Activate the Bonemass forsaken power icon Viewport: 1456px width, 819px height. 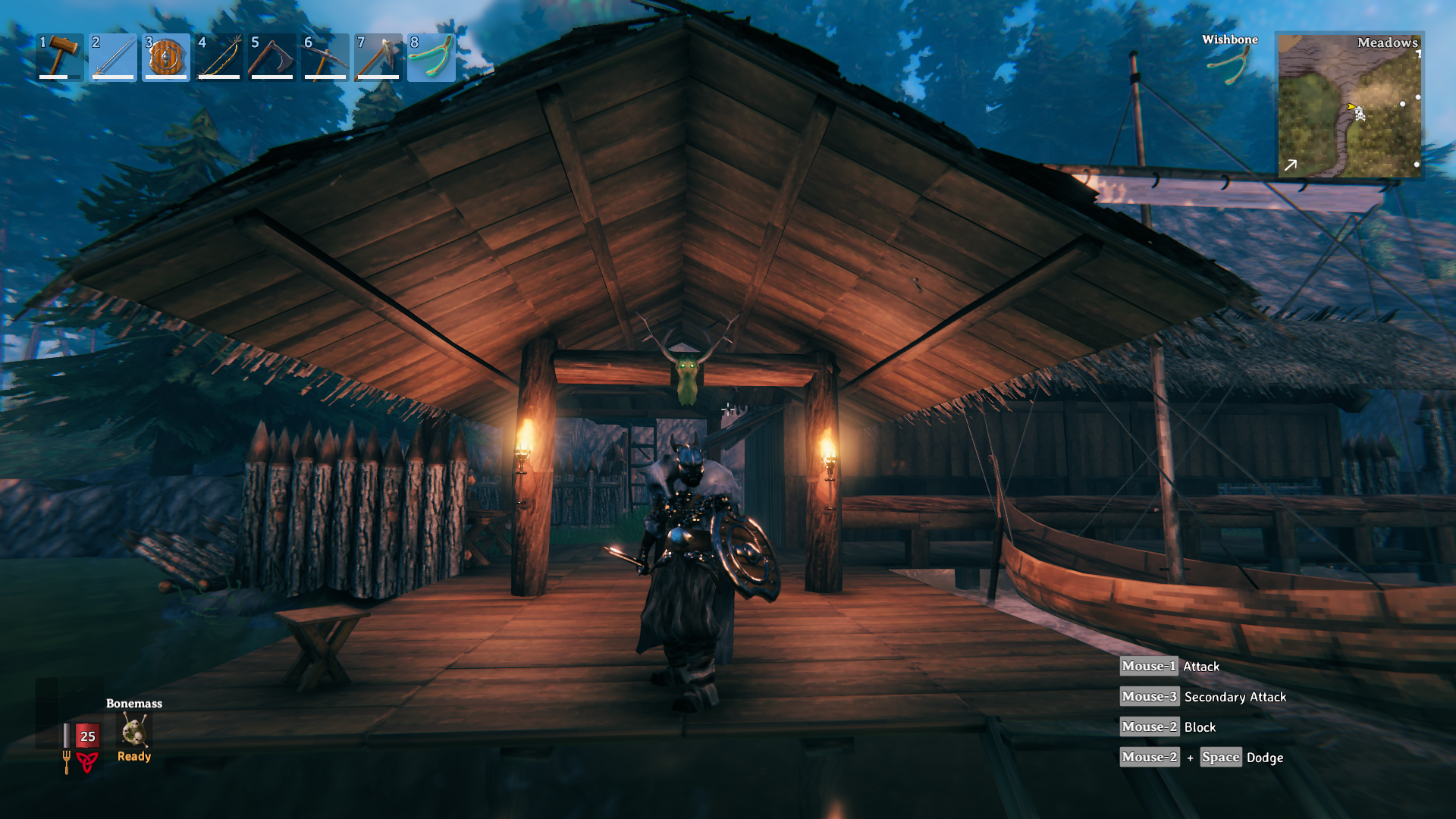coord(134,732)
